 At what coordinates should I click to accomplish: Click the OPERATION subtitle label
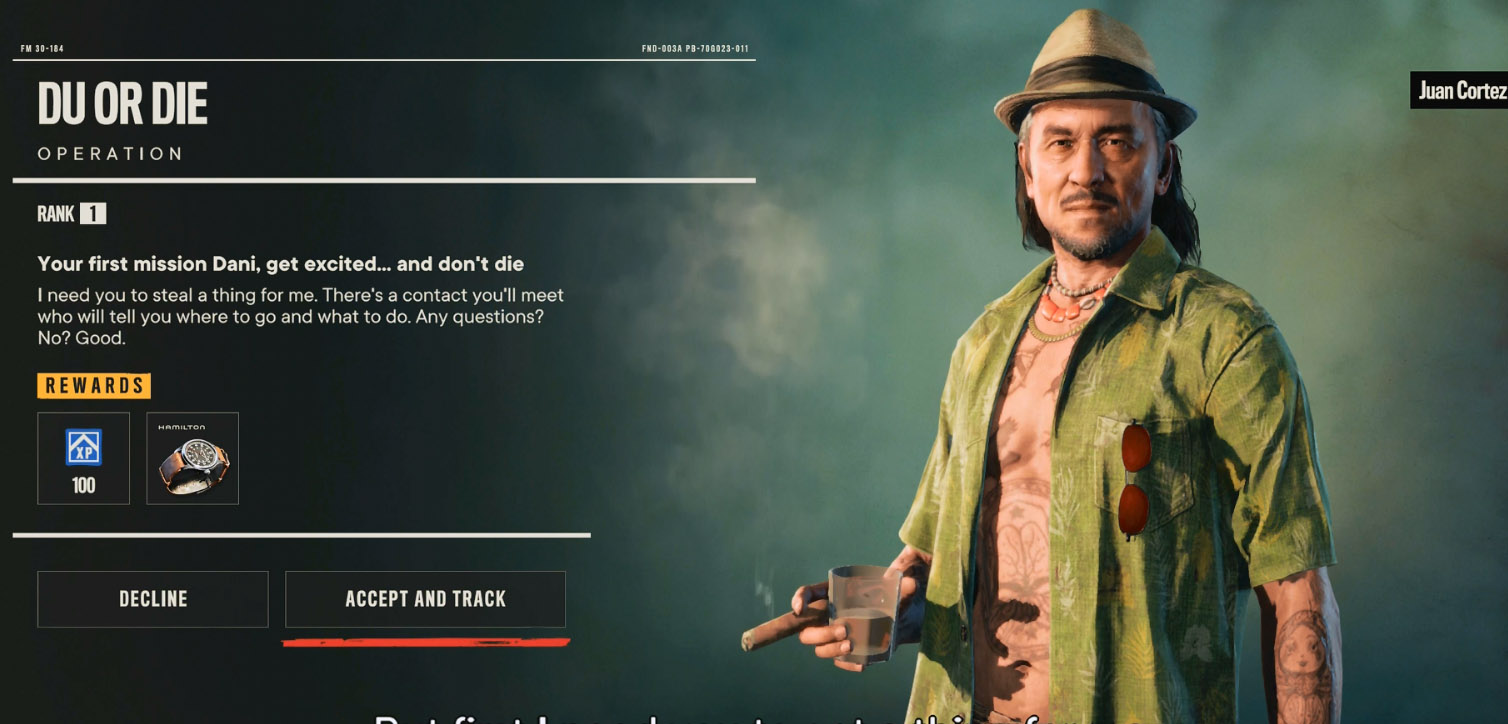coord(108,152)
